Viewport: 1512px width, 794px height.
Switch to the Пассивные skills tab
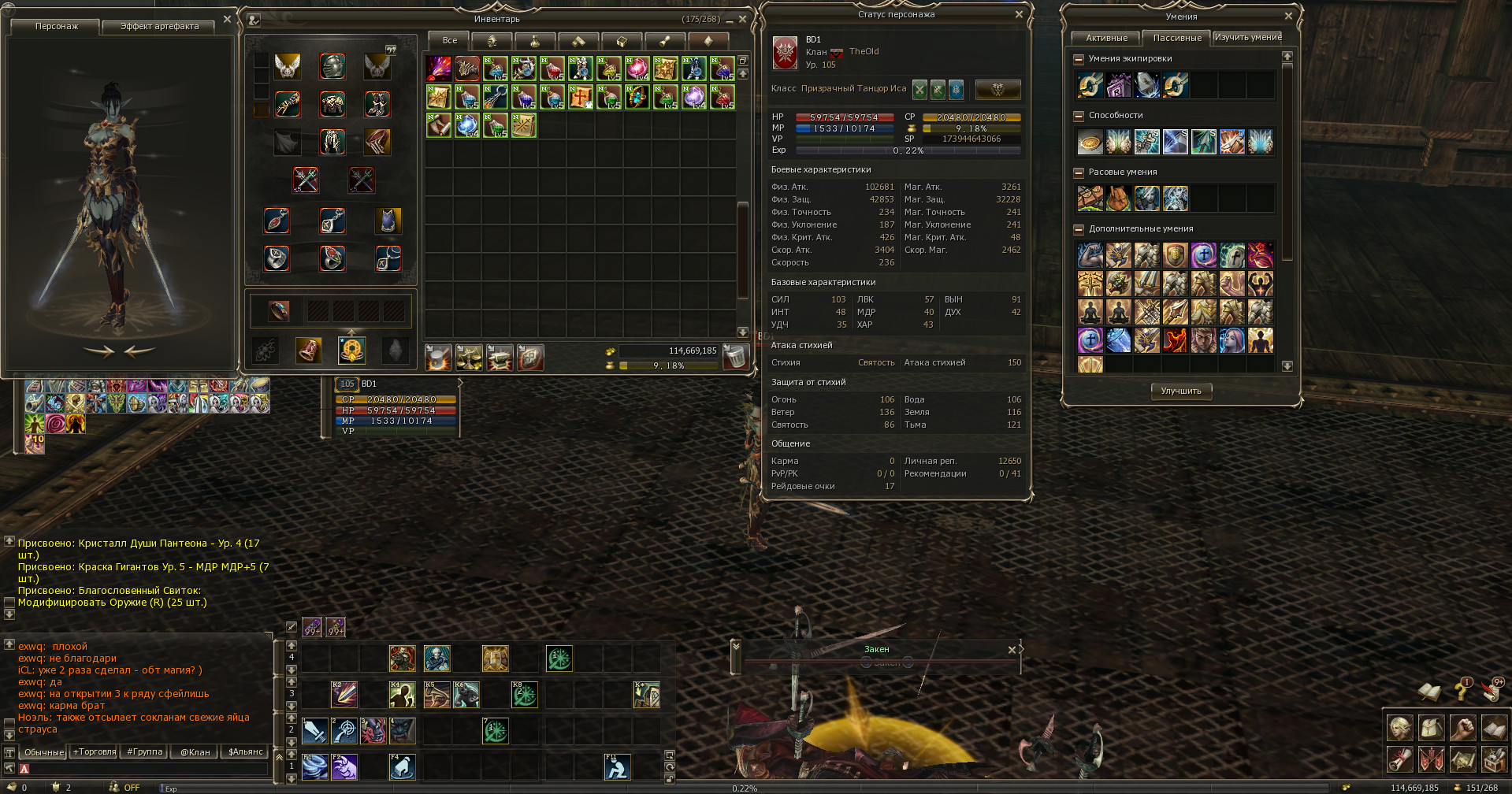pos(1177,38)
